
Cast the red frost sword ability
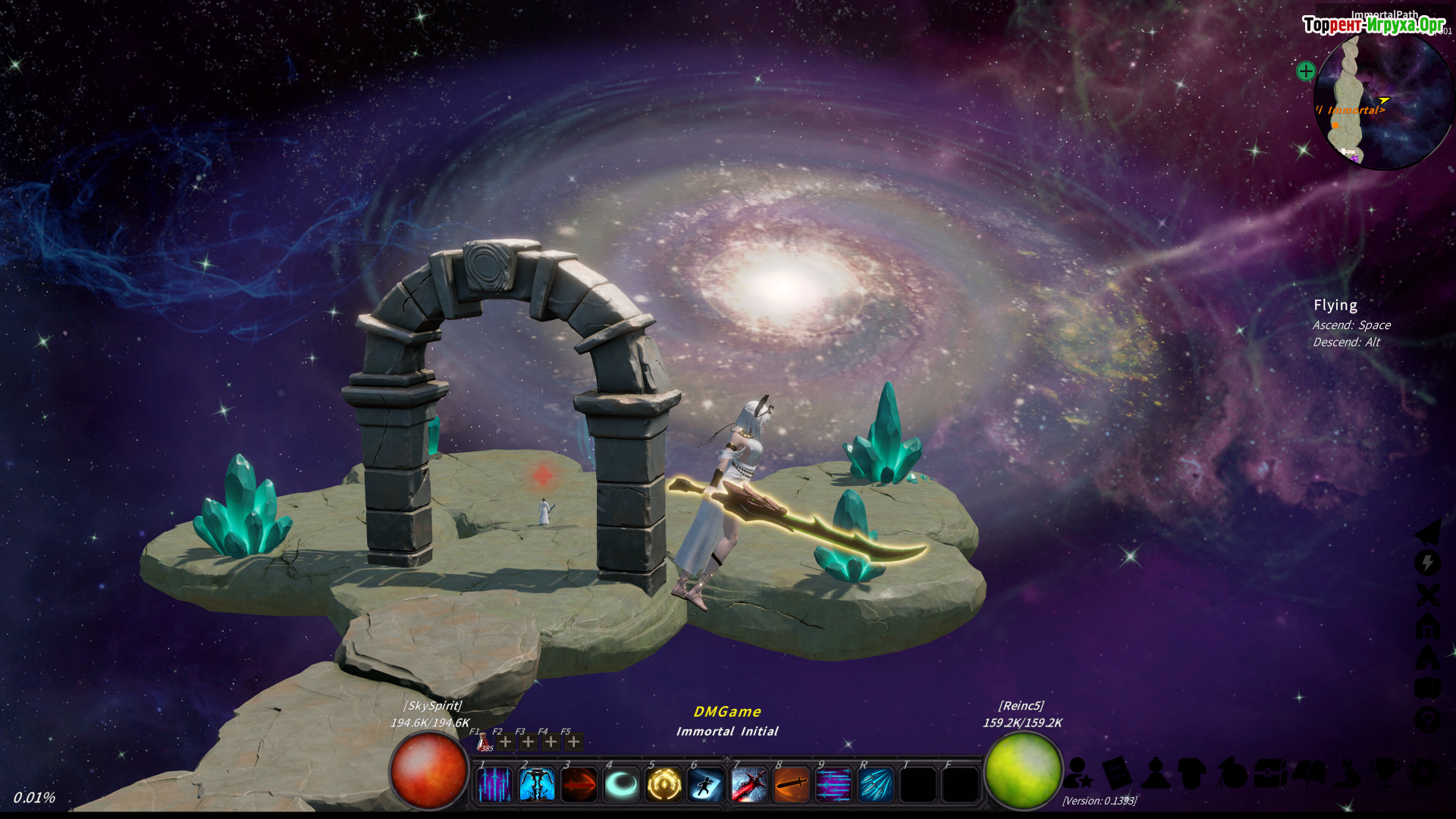(749, 785)
